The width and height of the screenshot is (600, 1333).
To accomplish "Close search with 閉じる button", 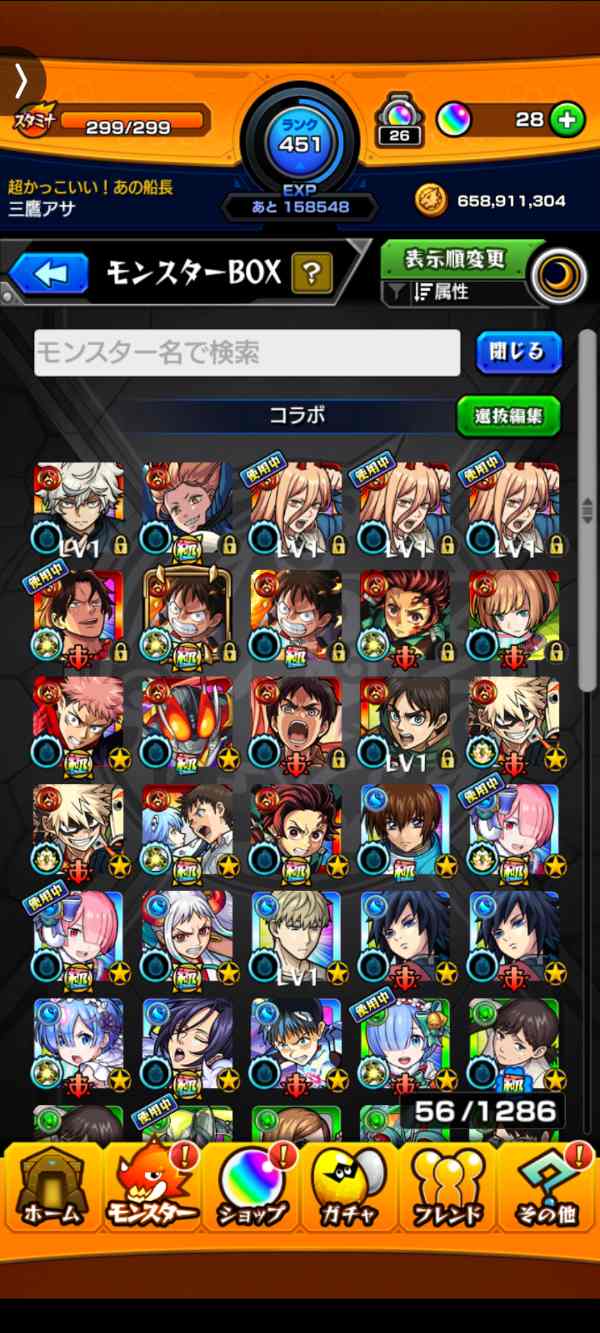I will (518, 352).
